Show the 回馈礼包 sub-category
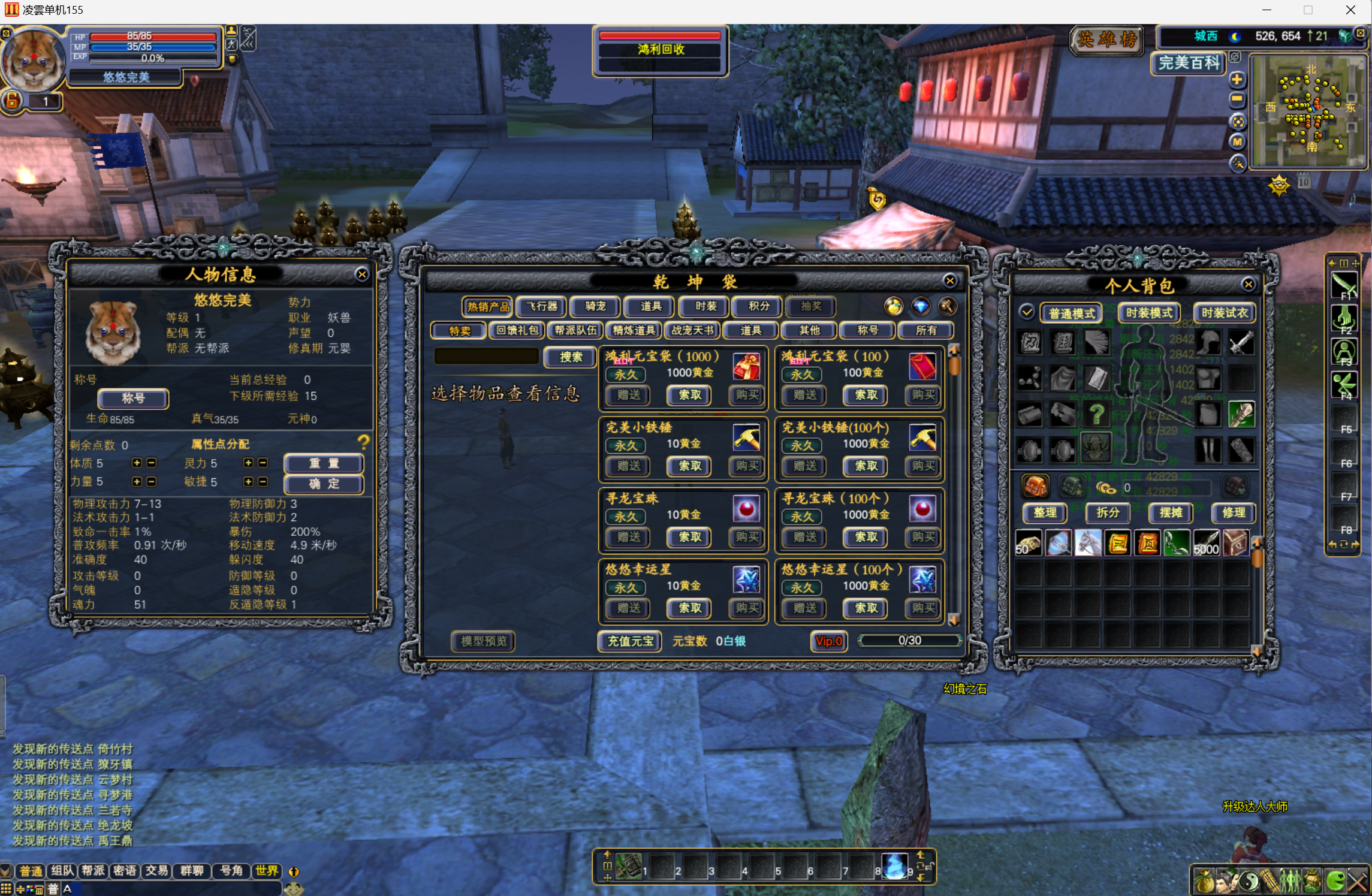 517,330
